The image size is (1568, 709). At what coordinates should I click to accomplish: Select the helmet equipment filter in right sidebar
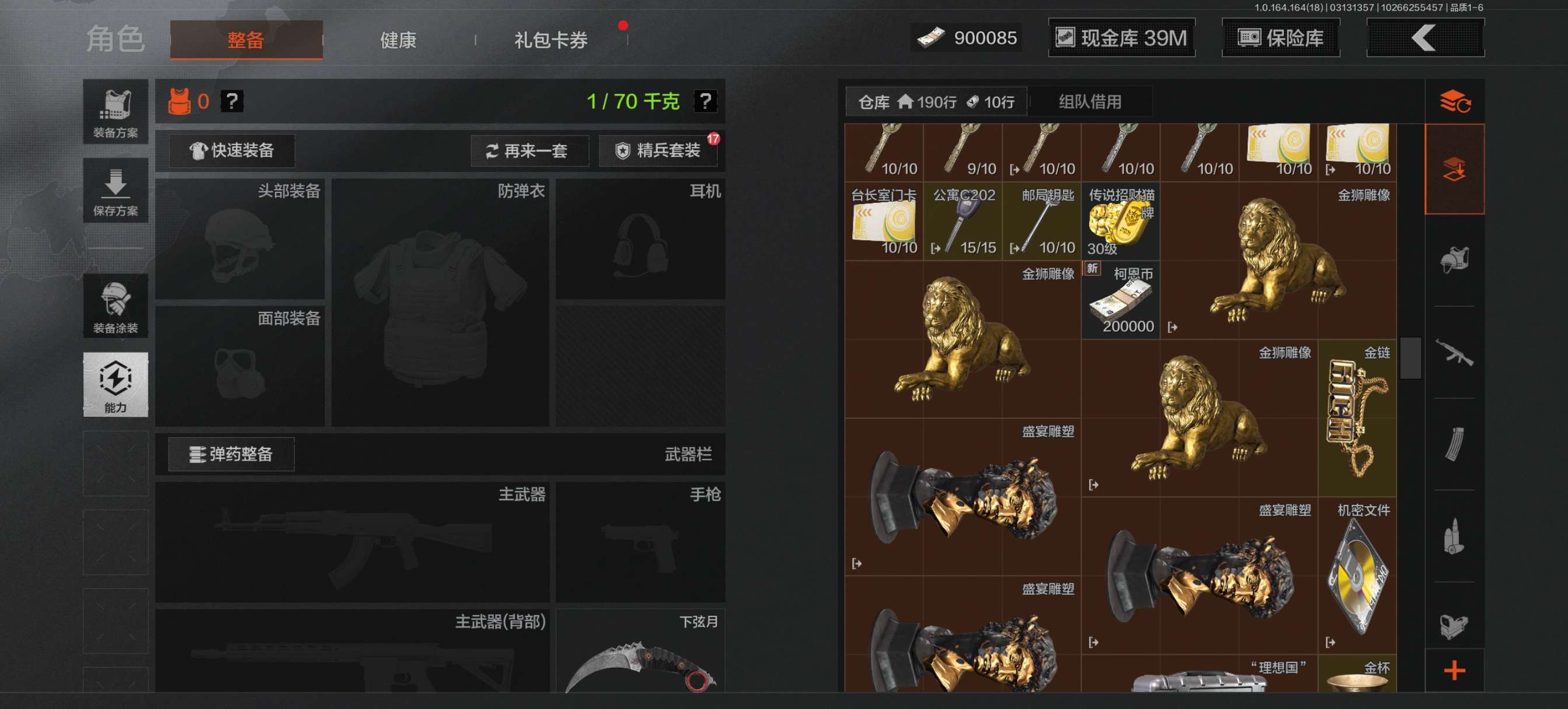pyautogui.click(x=1455, y=259)
